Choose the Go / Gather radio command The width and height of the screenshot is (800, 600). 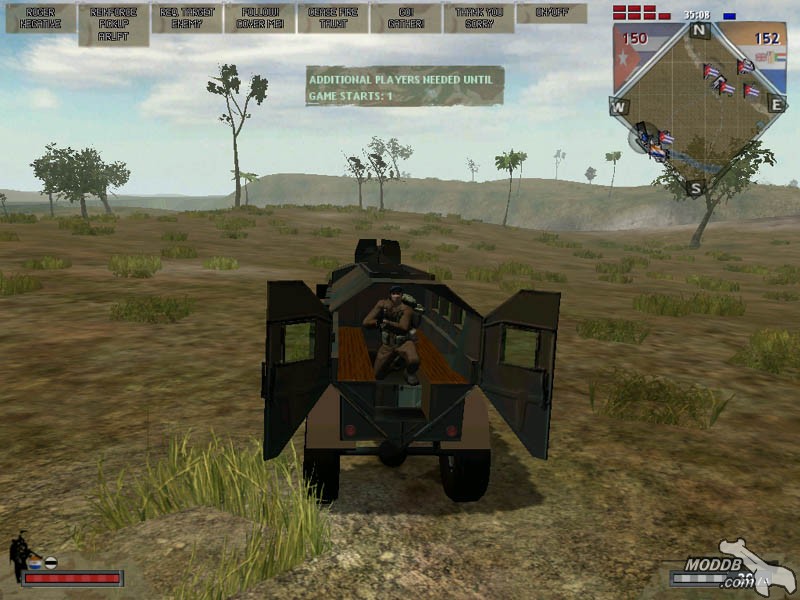click(x=406, y=18)
